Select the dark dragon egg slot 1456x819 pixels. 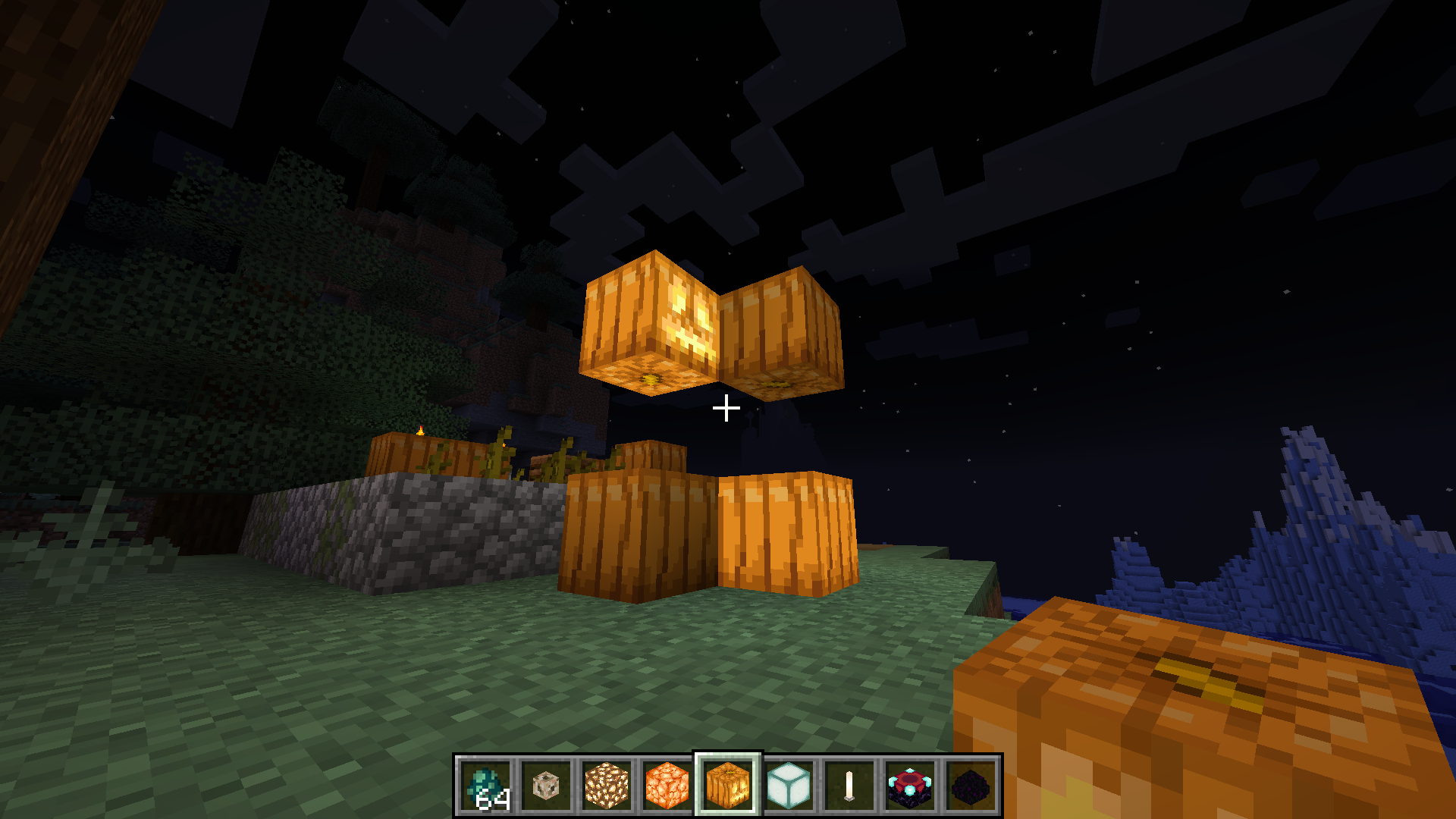click(971, 786)
